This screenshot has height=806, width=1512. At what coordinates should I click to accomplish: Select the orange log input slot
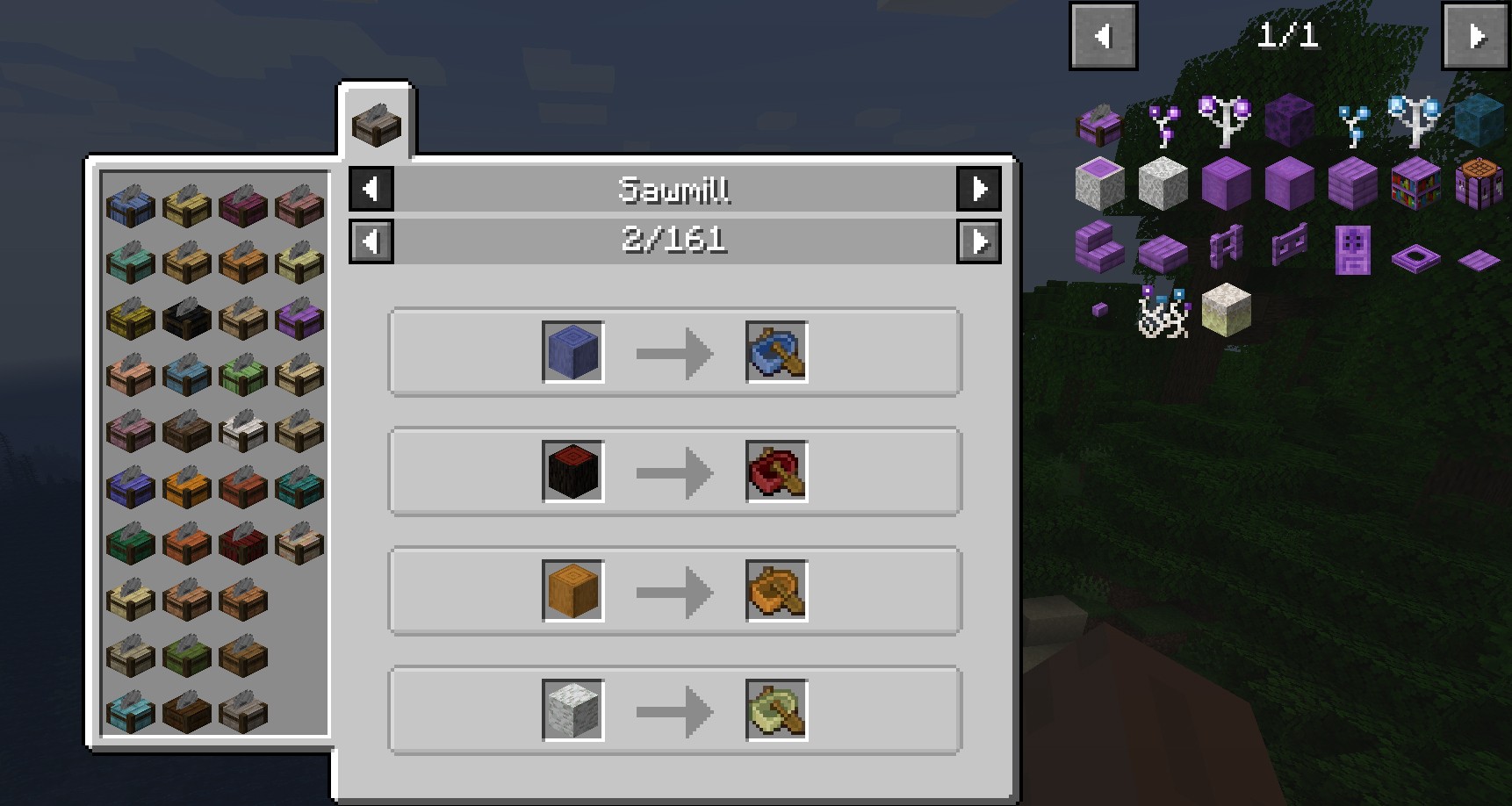572,591
